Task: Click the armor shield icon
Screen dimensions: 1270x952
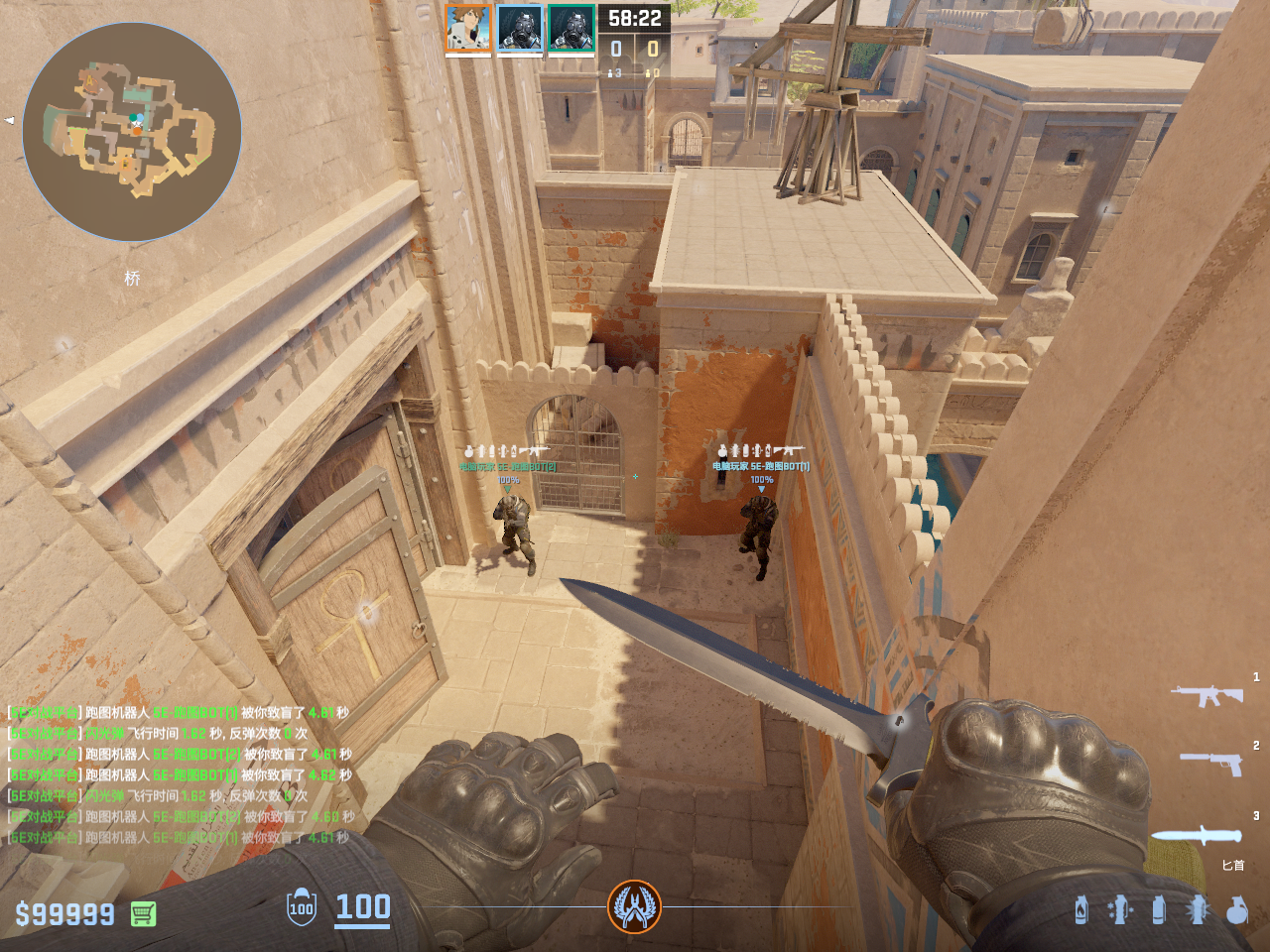Action: coord(301,907)
